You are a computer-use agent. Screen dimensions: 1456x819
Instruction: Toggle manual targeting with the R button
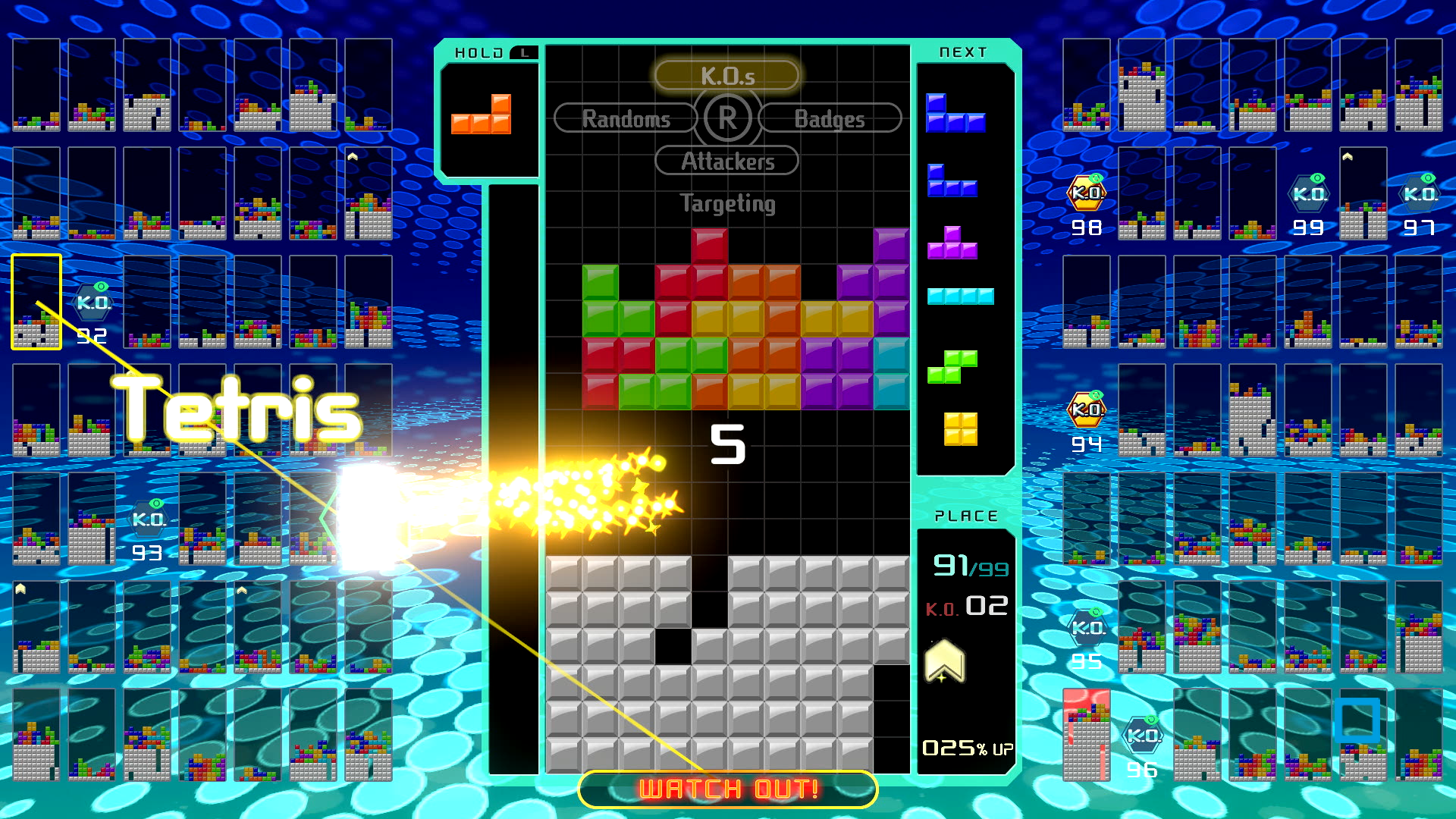click(x=726, y=118)
